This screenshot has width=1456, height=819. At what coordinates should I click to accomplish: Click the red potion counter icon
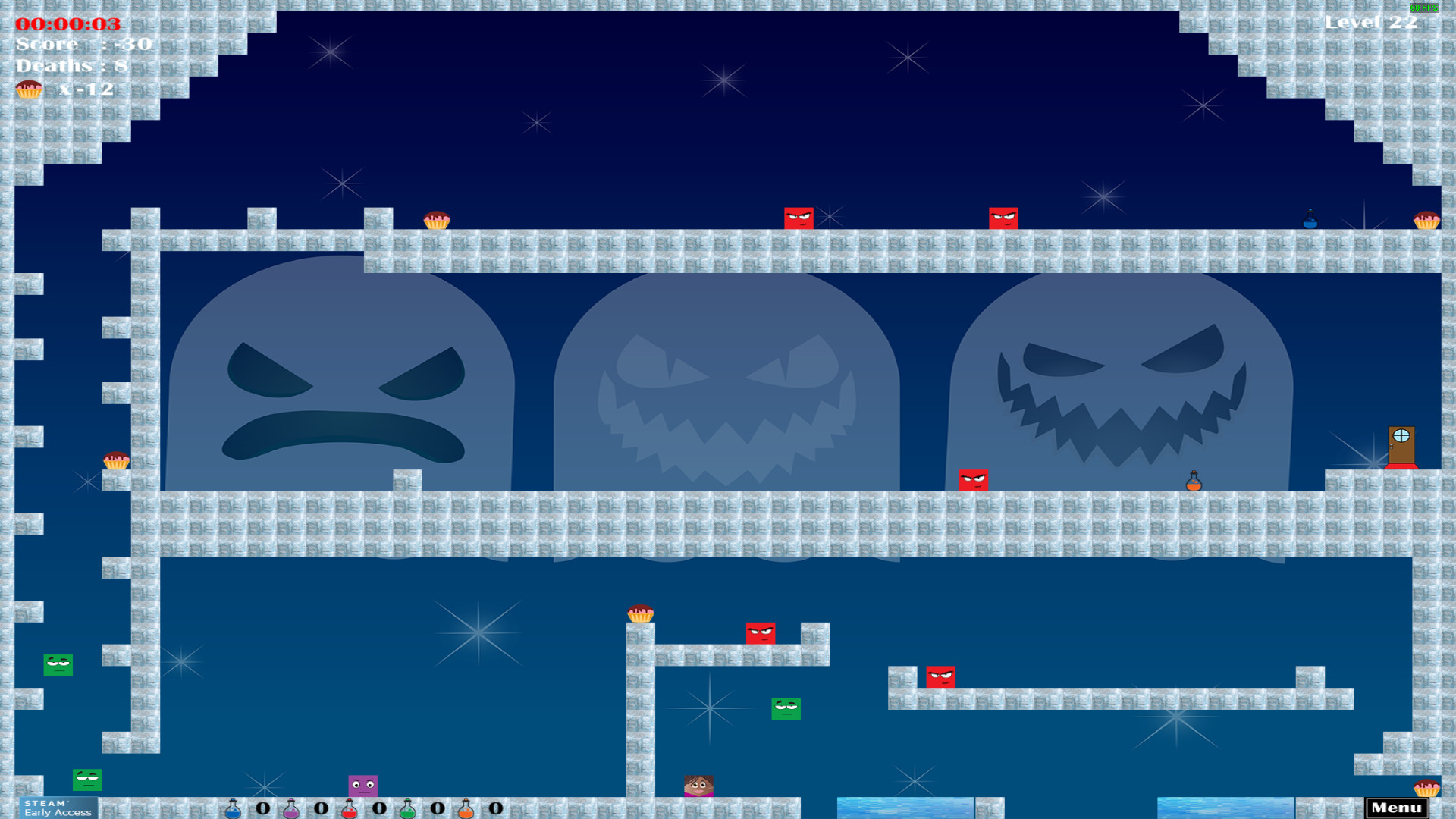click(349, 808)
